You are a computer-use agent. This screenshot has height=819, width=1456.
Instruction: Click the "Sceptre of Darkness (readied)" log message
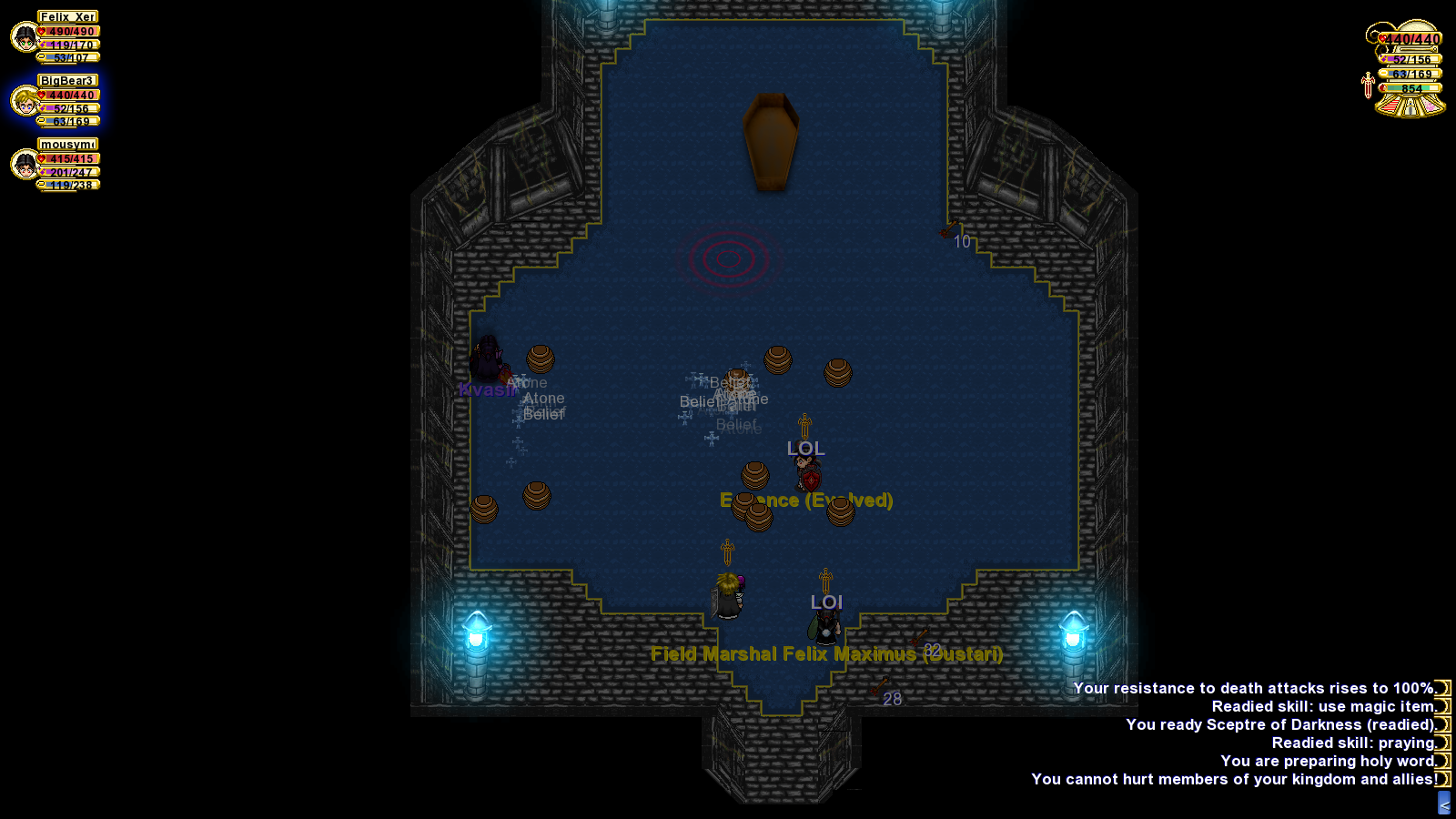[x=1279, y=724]
